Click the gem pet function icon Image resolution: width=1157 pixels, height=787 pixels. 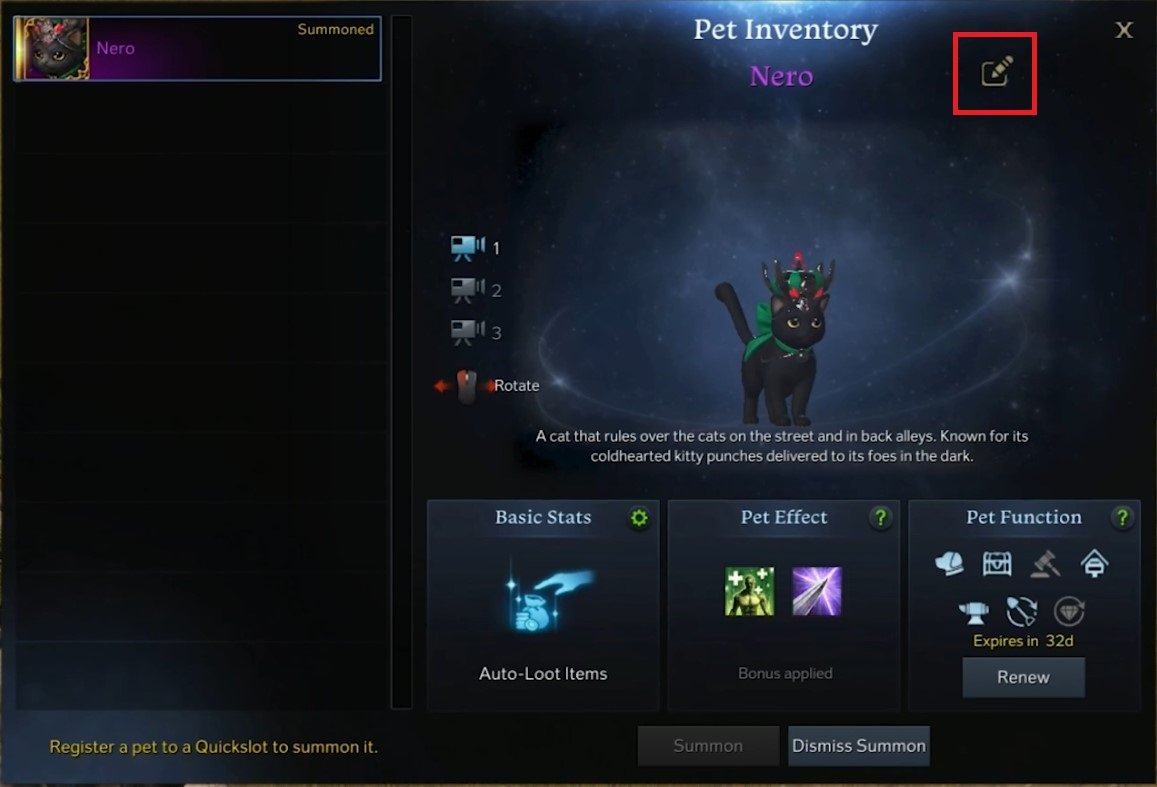pos(1069,610)
